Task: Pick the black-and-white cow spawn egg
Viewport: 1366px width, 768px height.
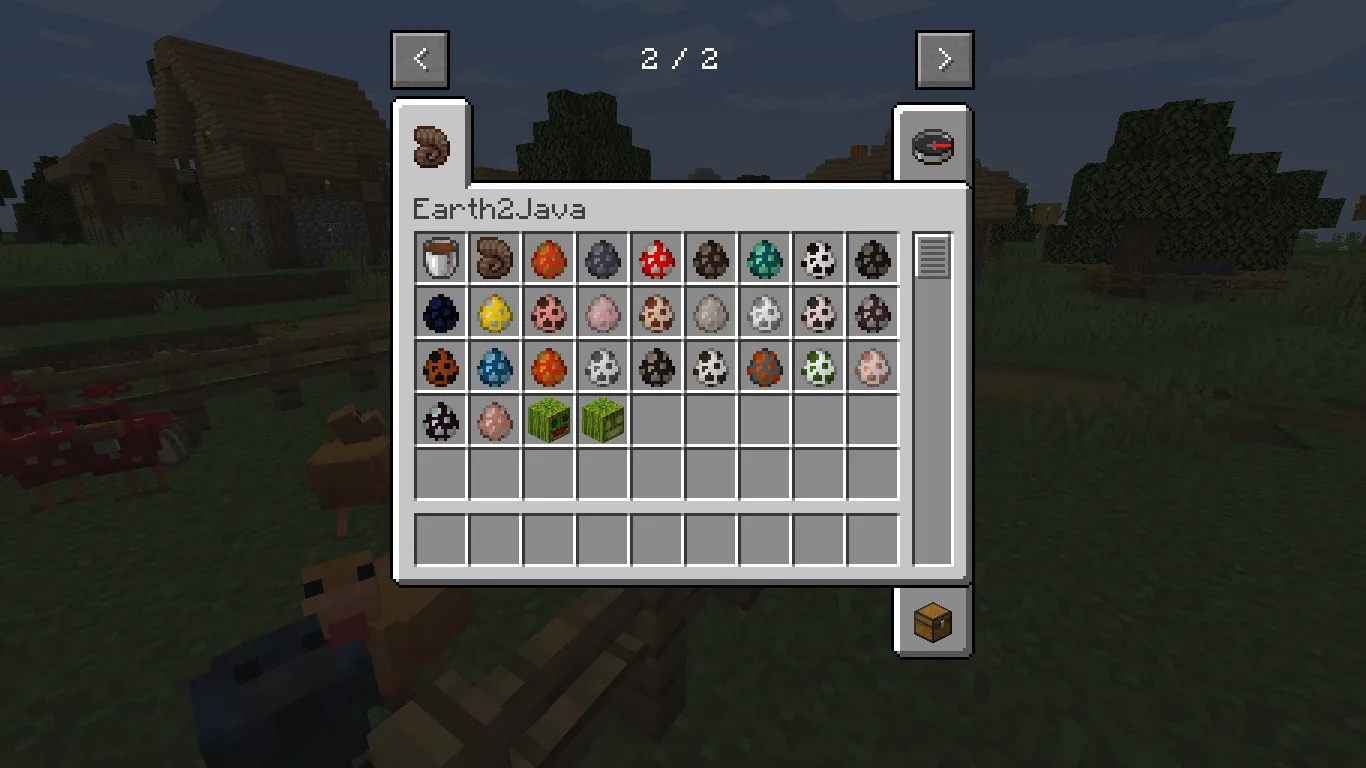Action: (x=819, y=258)
